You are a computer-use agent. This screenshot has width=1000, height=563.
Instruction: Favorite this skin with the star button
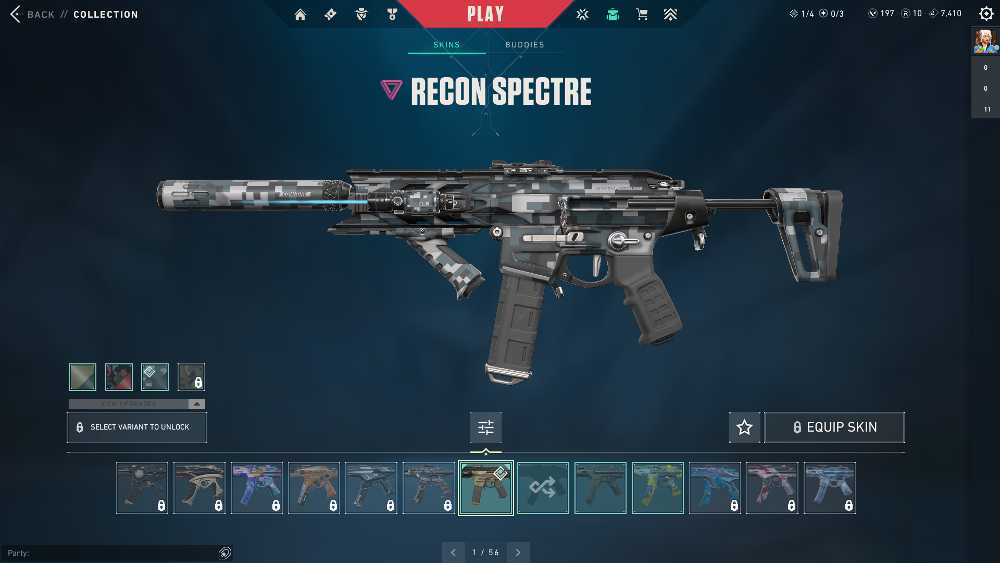744,427
